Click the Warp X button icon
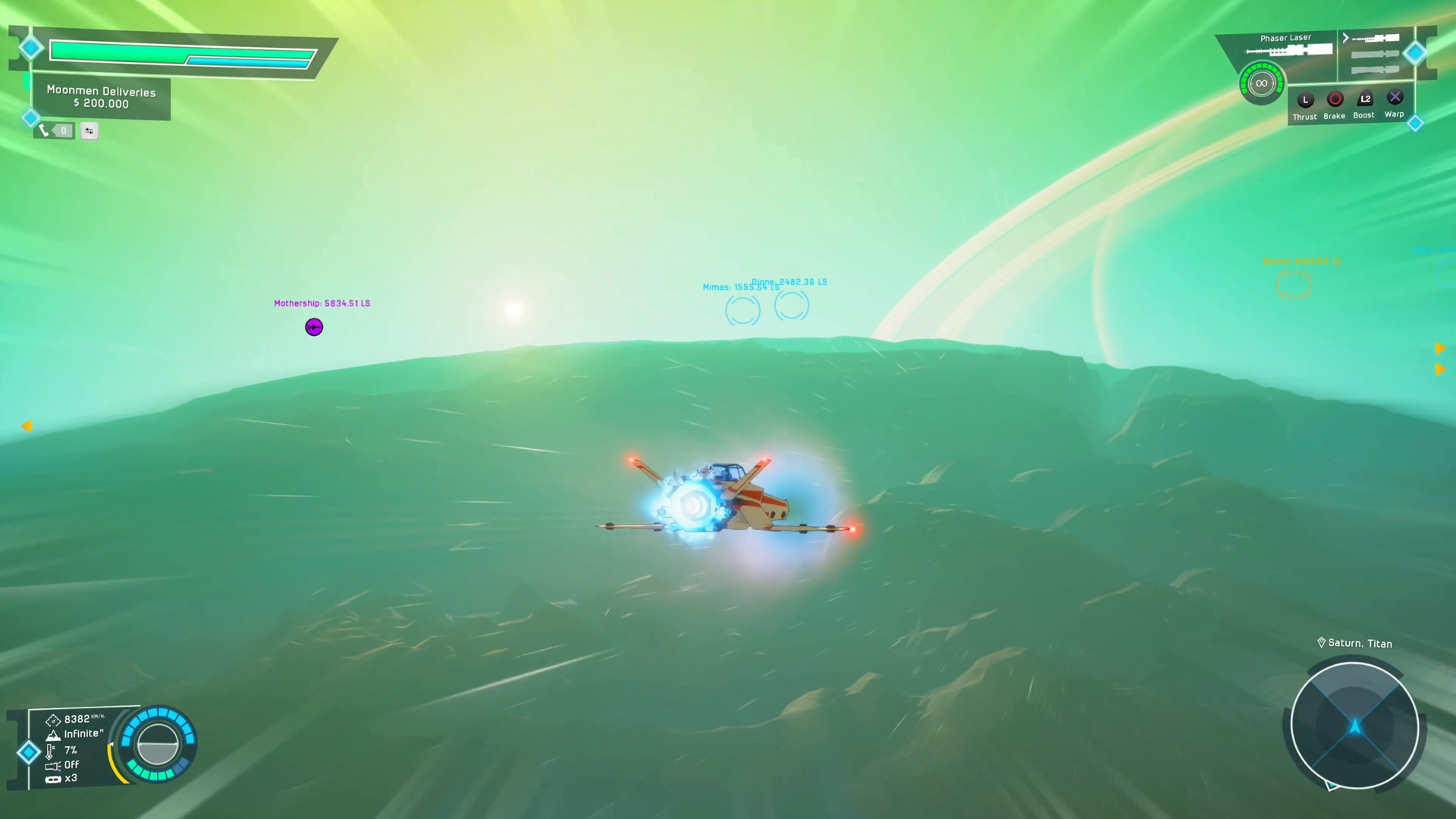The height and width of the screenshot is (819, 1456). click(x=1395, y=97)
